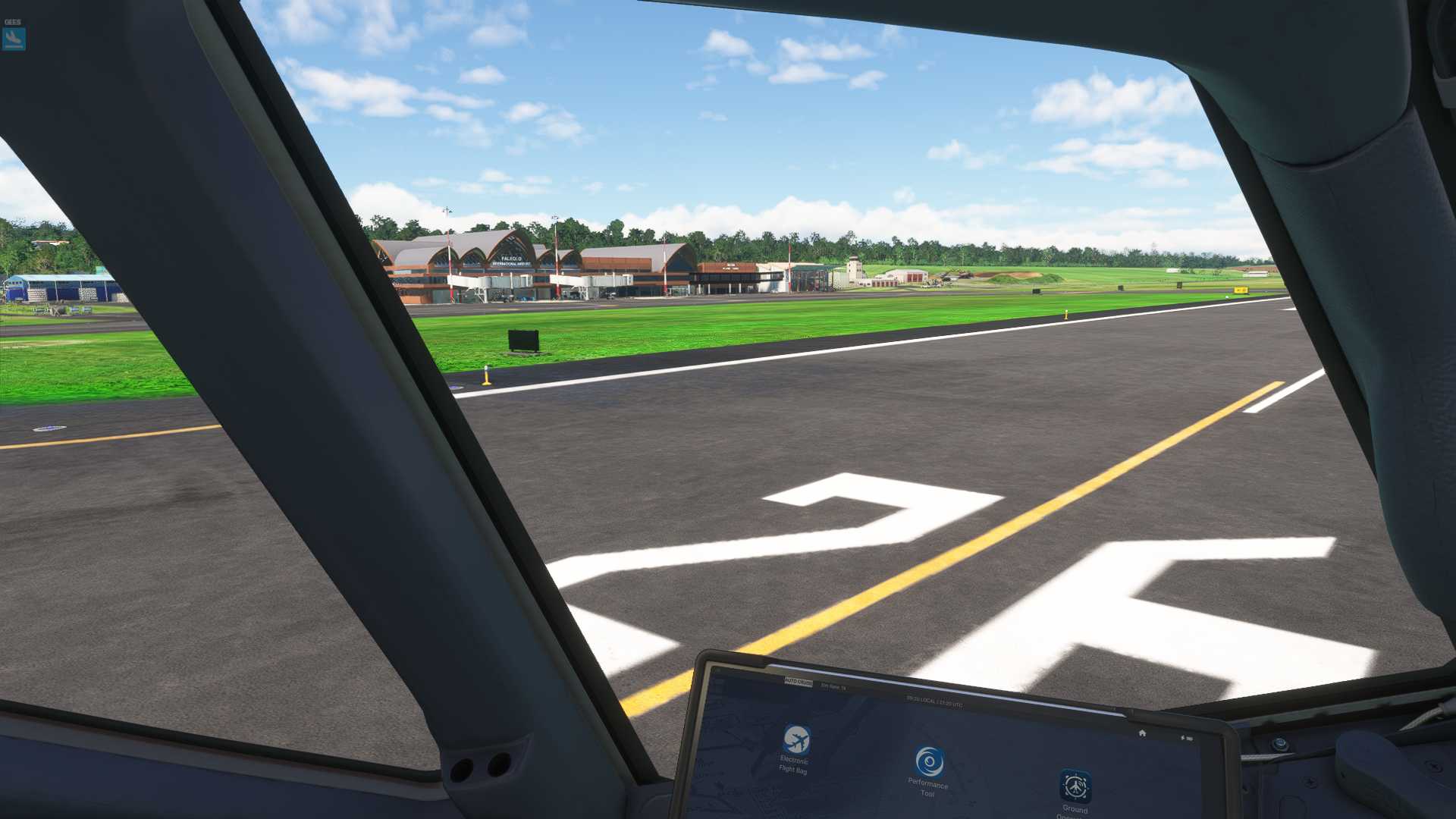1456x819 pixels.
Task: Open the Electronic Flight Bag app
Action: 795,739
